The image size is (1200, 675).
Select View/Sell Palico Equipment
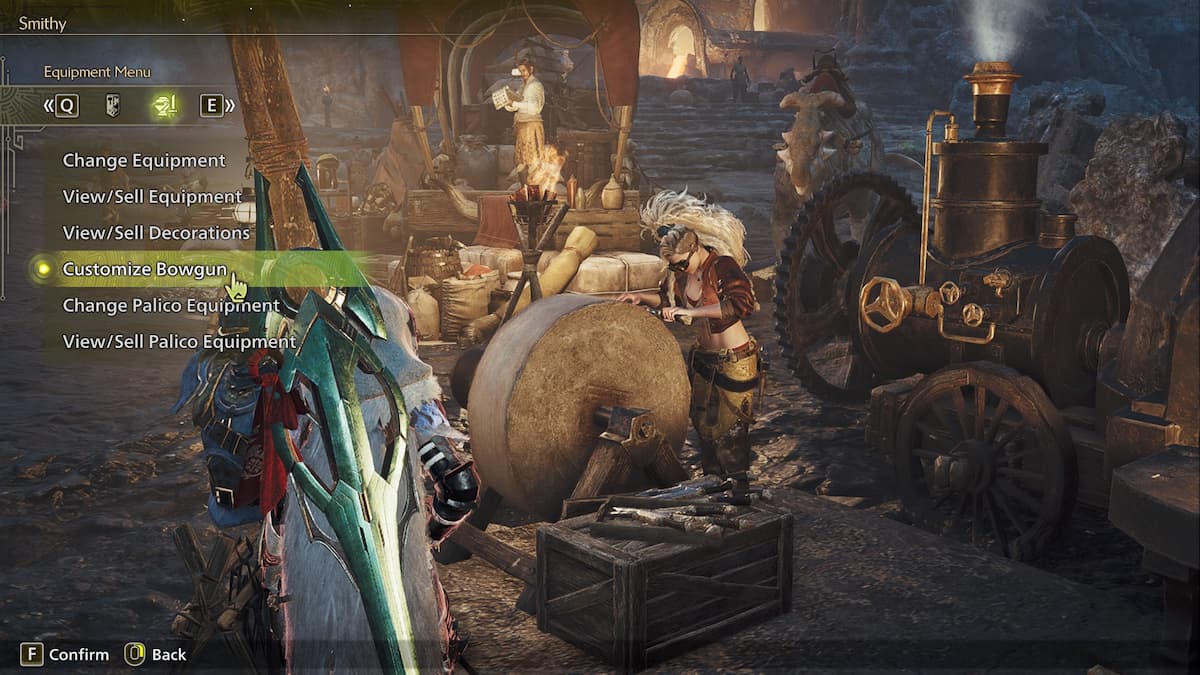point(179,342)
